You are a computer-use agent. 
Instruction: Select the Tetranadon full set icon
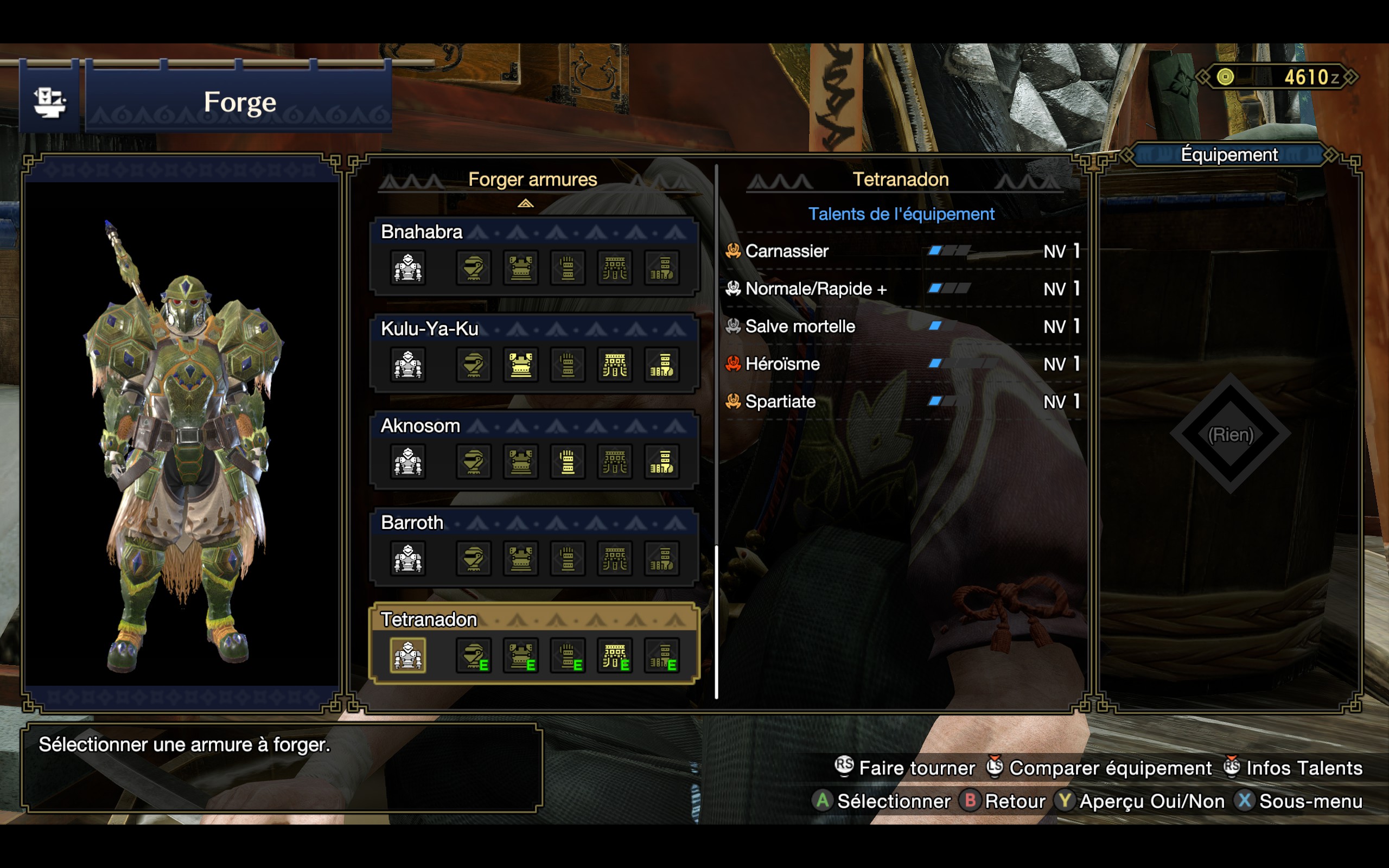407,655
